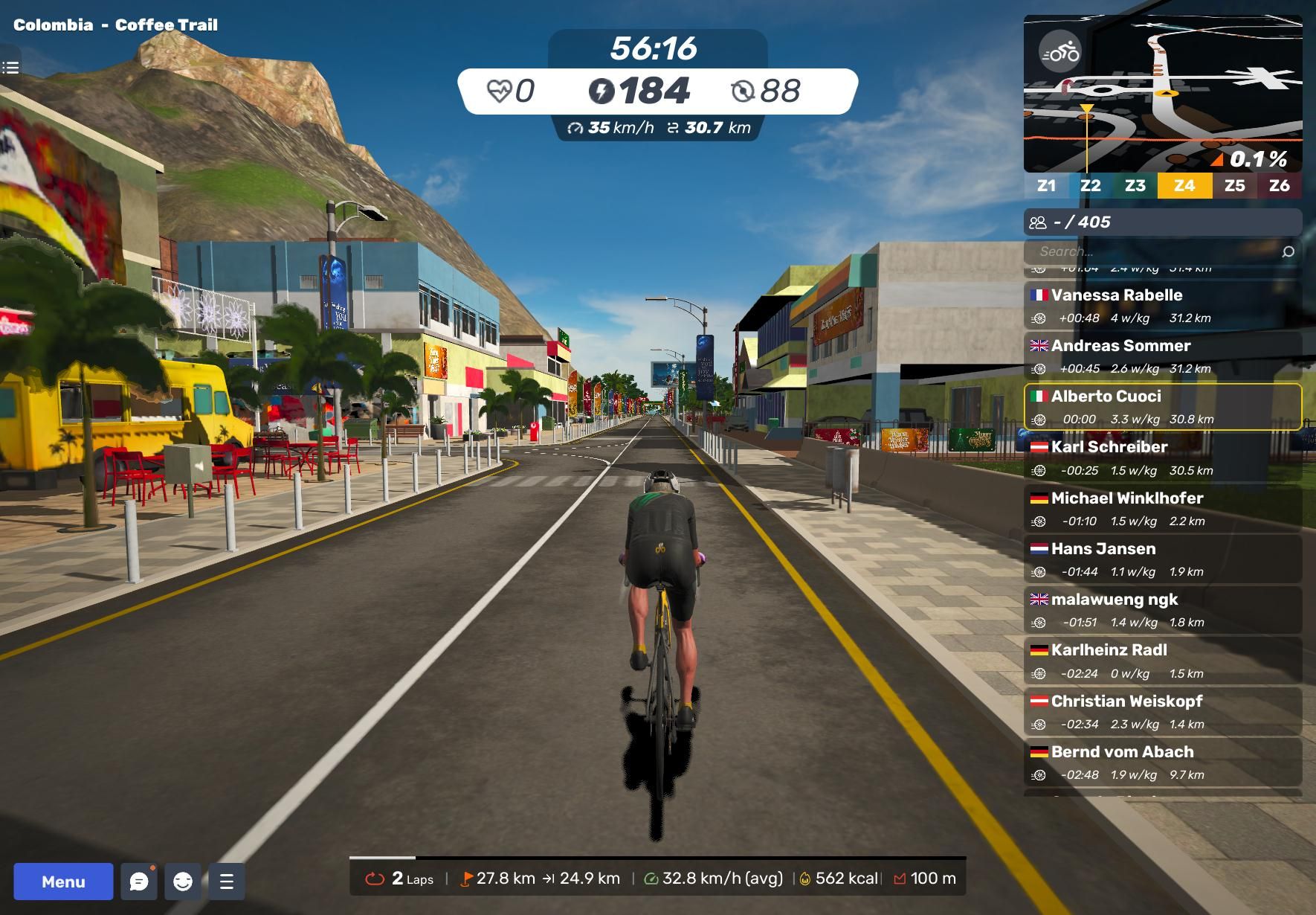Select rider Andreas Sommer
The height and width of the screenshot is (915, 1316).
[x=1162, y=356]
